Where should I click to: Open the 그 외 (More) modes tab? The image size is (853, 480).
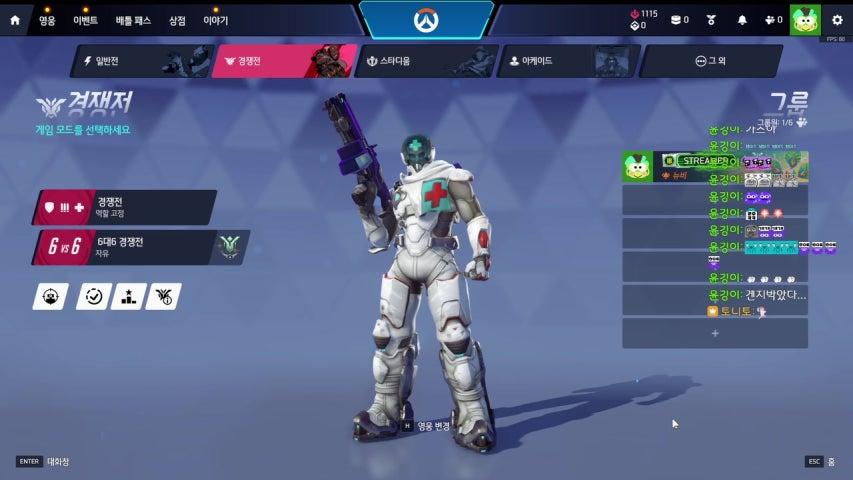tap(709, 61)
